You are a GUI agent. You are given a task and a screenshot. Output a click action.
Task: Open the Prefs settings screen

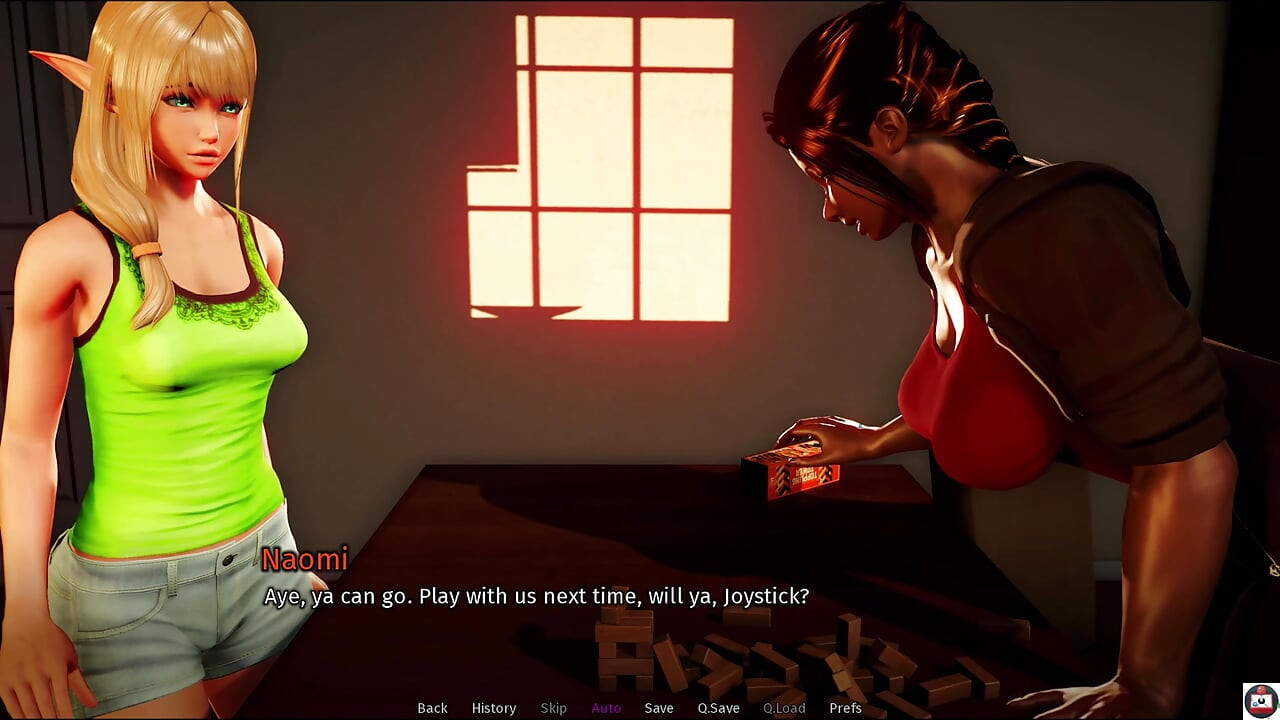(x=846, y=707)
